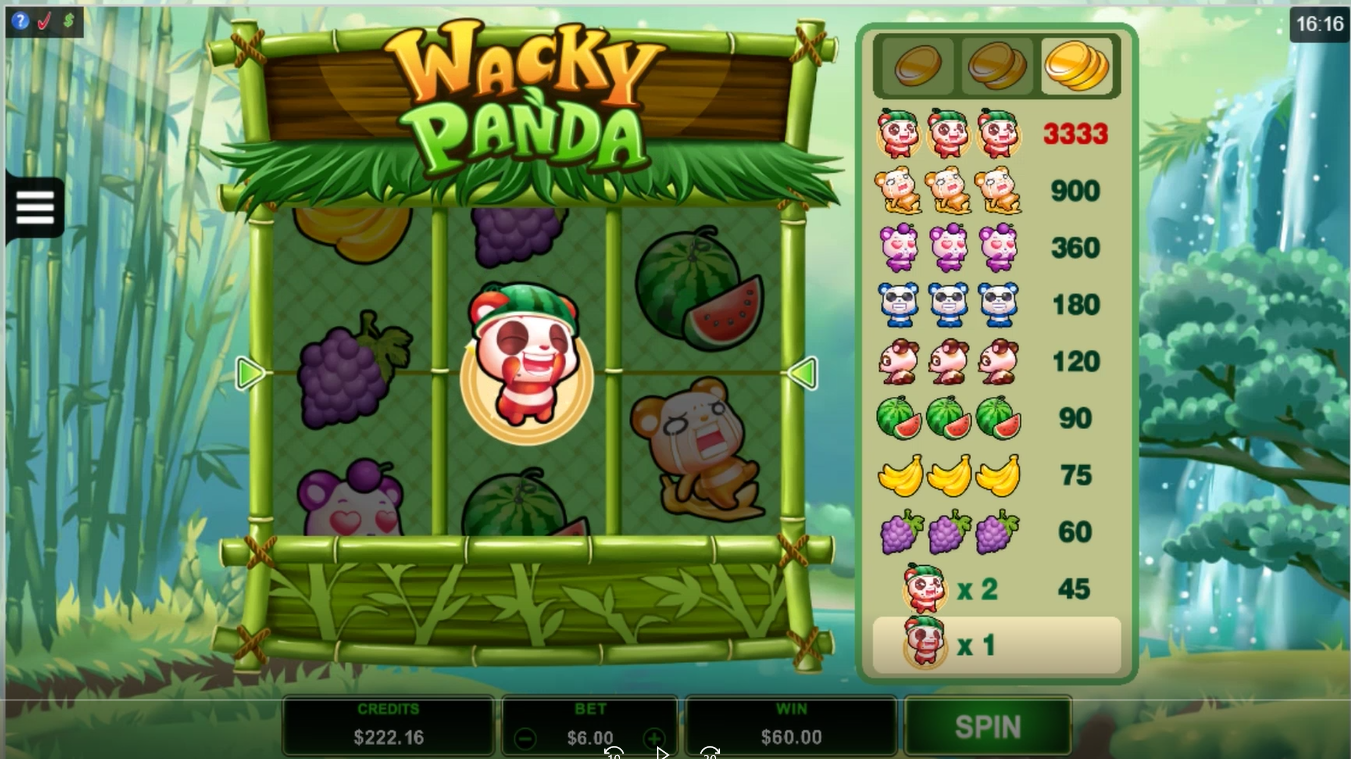Image resolution: width=1351 pixels, height=759 pixels.
Task: Select the three-coin bet option
Action: pos(1077,64)
